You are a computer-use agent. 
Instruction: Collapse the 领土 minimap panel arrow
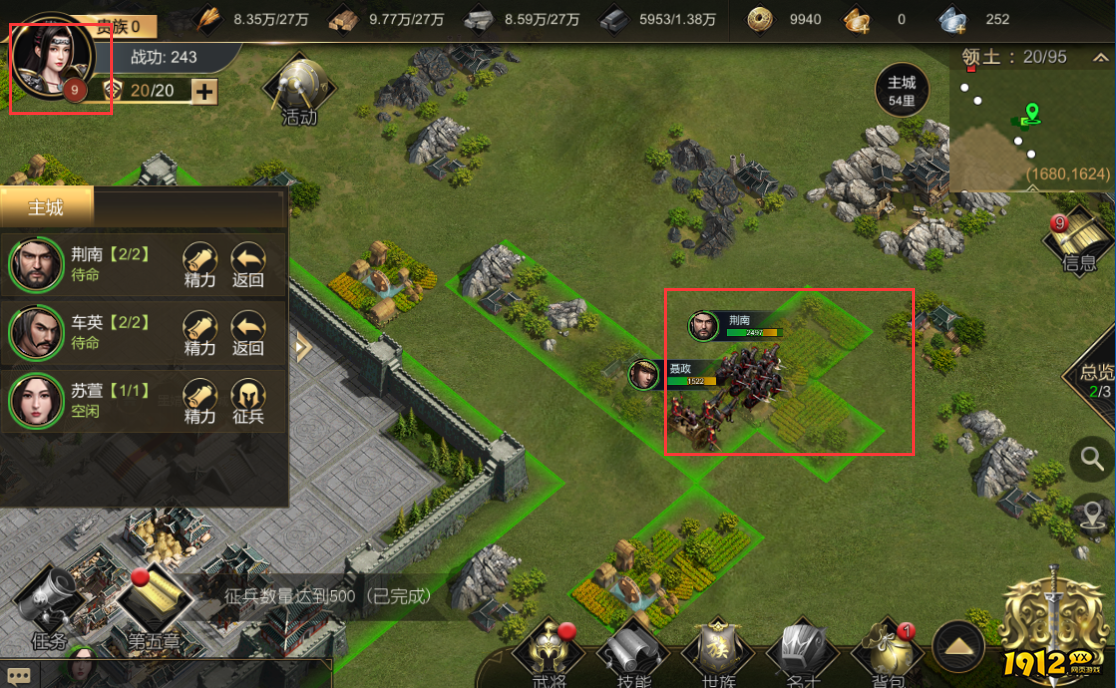click(x=1099, y=58)
